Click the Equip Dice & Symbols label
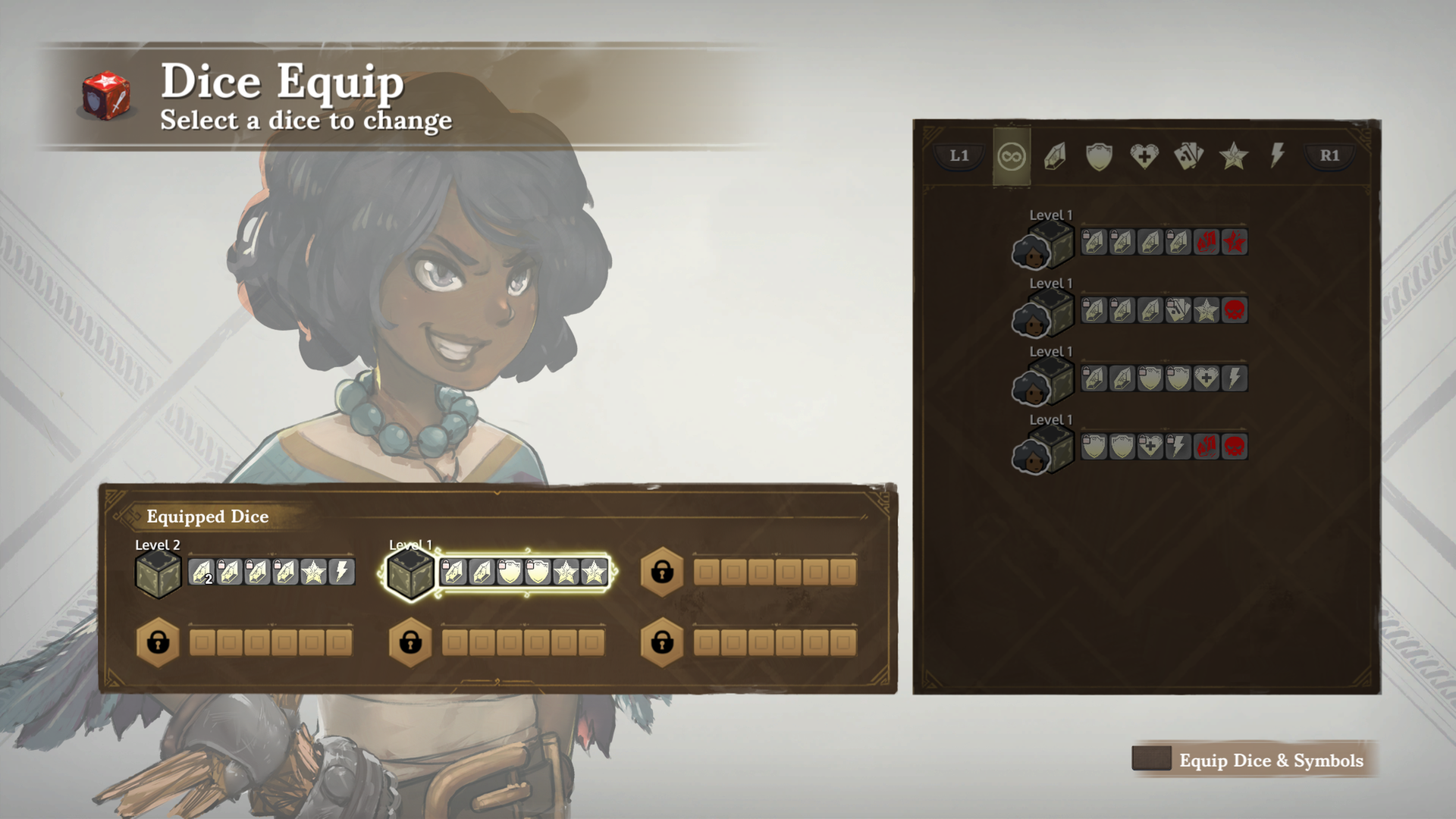The image size is (1456, 819). (x=1270, y=761)
